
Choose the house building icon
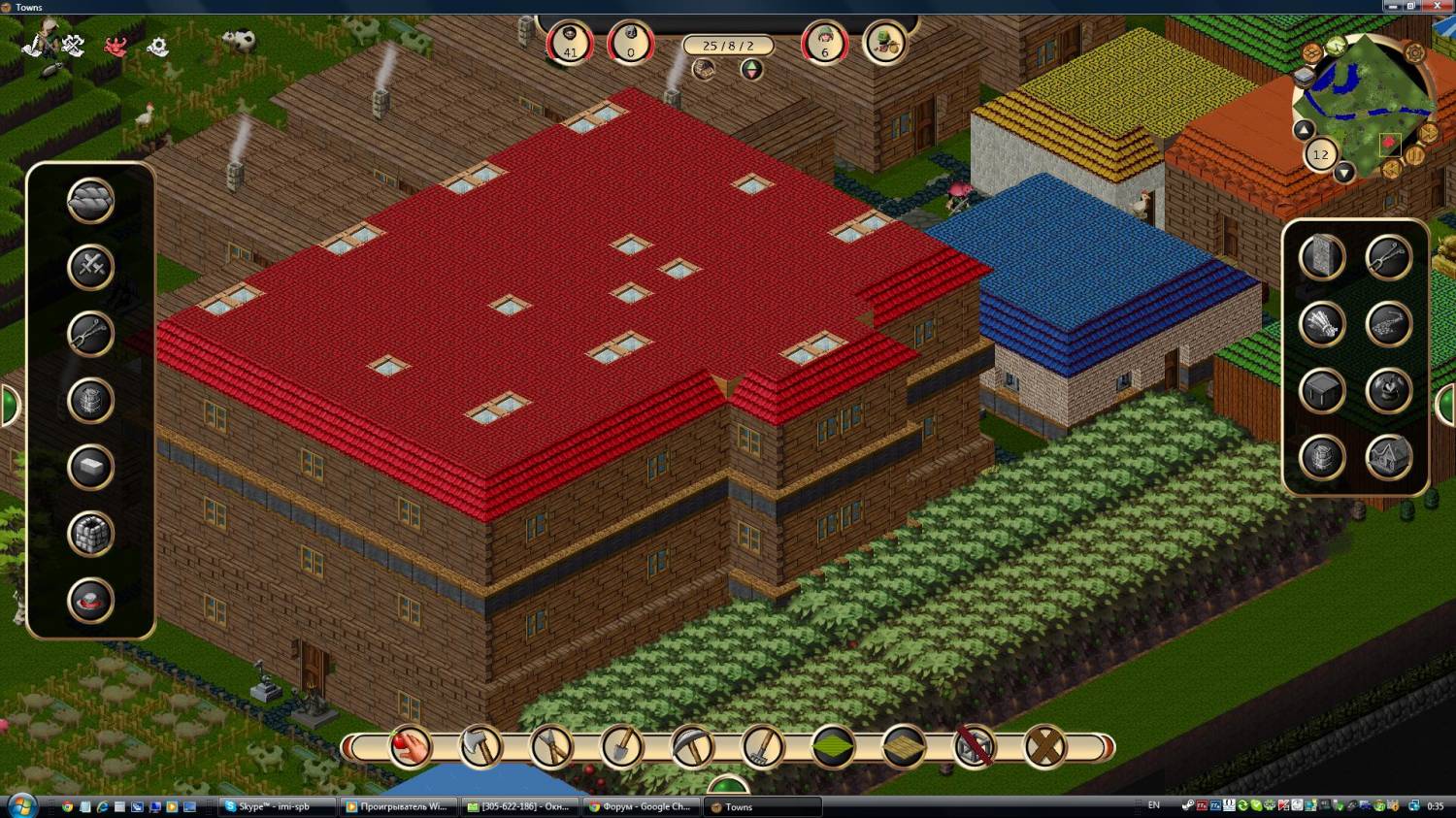click(1388, 457)
